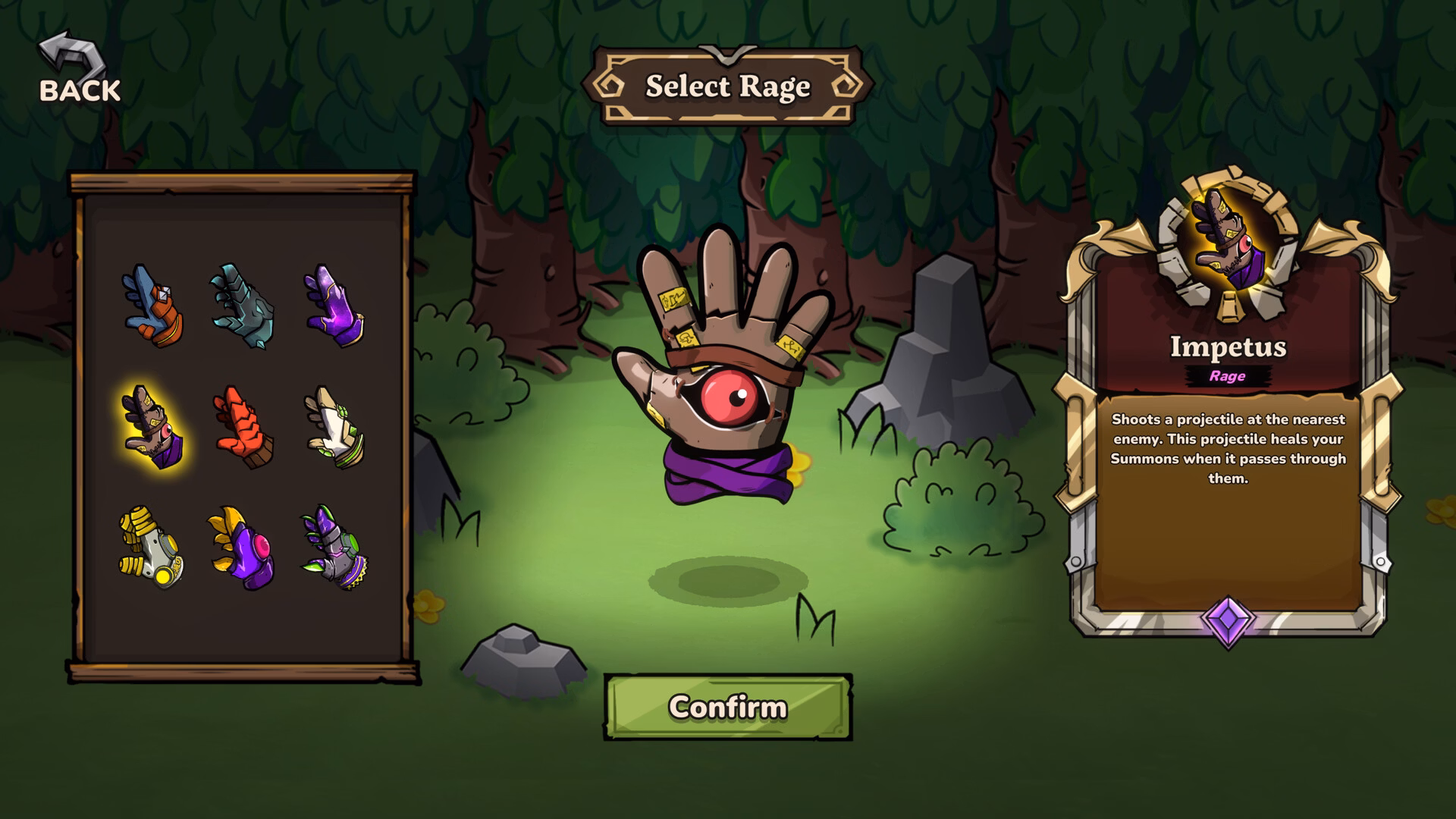Confirm the selected rage

728,707
